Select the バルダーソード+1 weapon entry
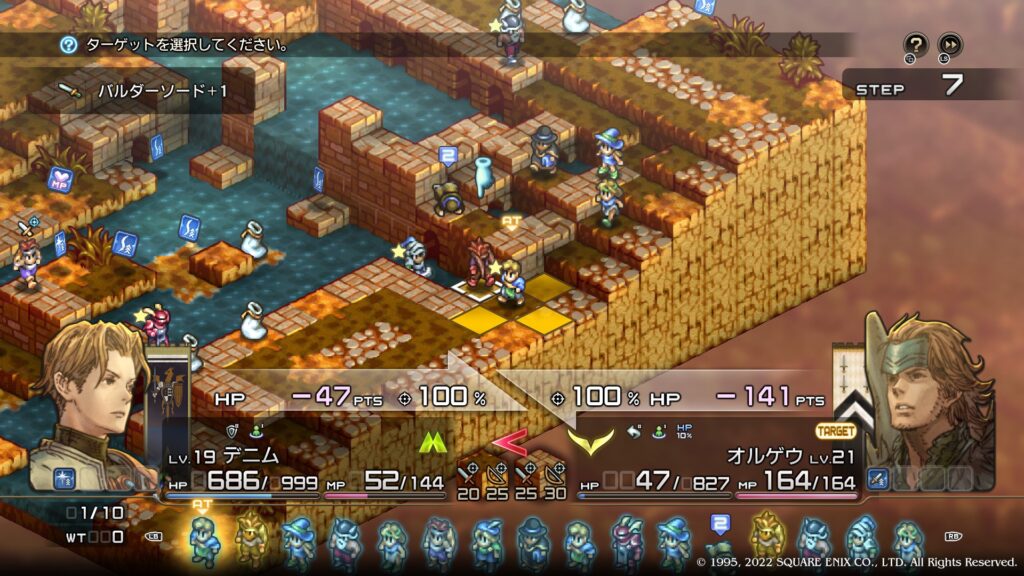 (x=162, y=91)
